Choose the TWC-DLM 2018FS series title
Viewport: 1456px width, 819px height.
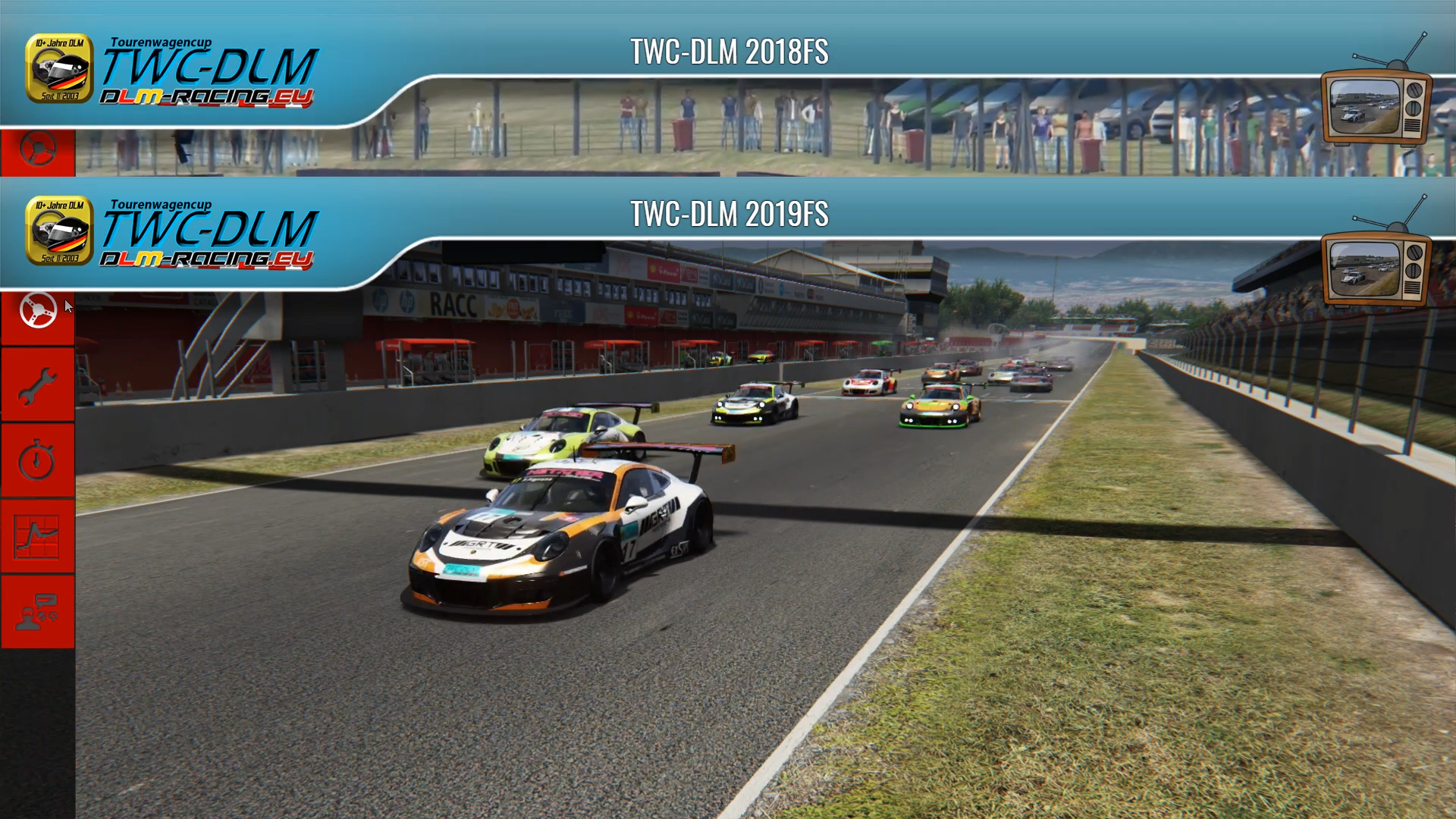pos(729,52)
